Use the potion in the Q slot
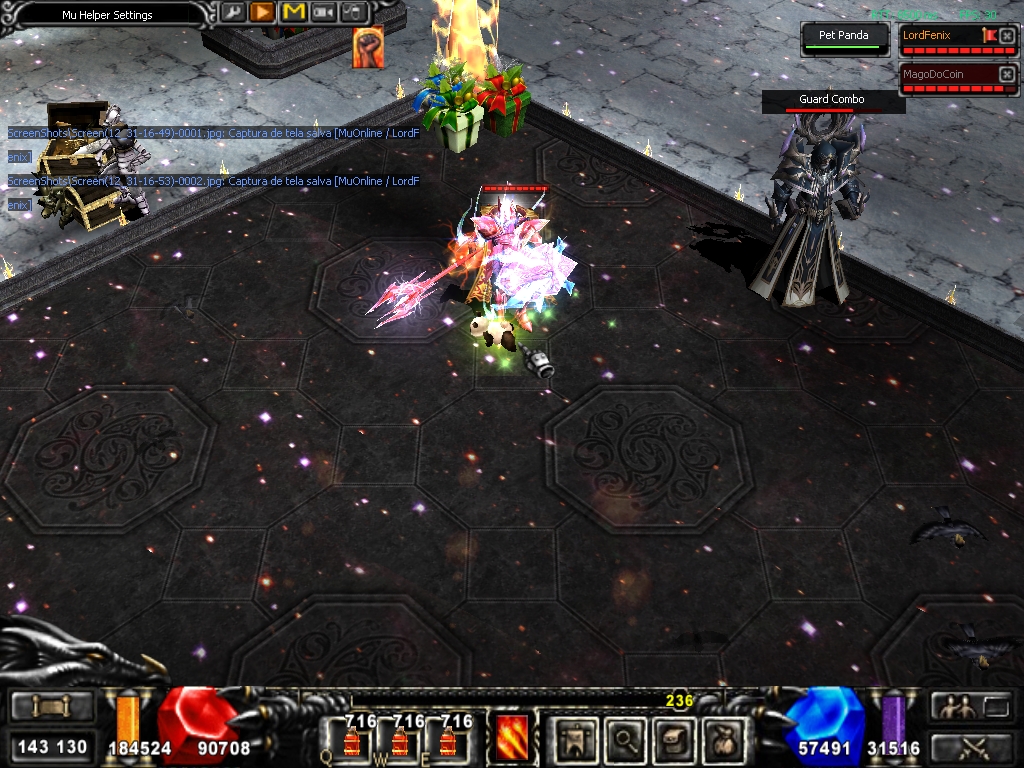This screenshot has height=768, width=1024. pyautogui.click(x=352, y=740)
